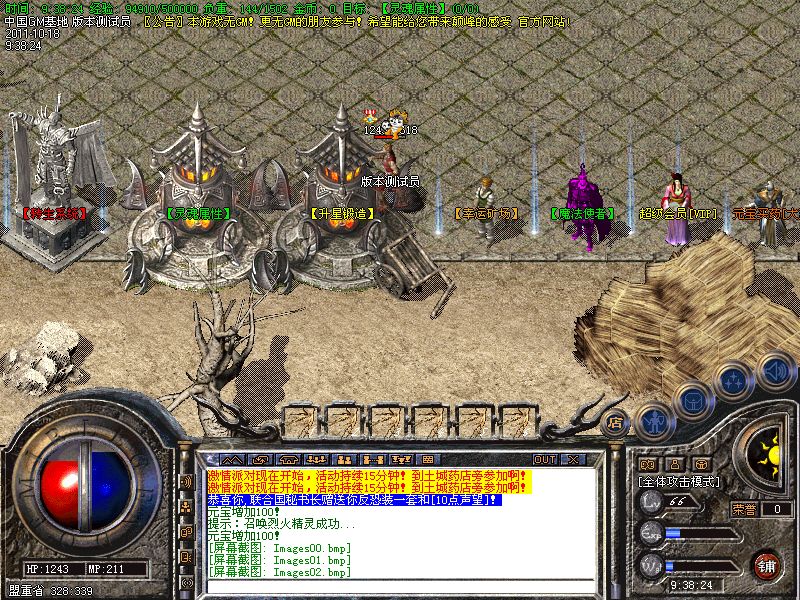Click the red 铺 stall button

pos(767,563)
